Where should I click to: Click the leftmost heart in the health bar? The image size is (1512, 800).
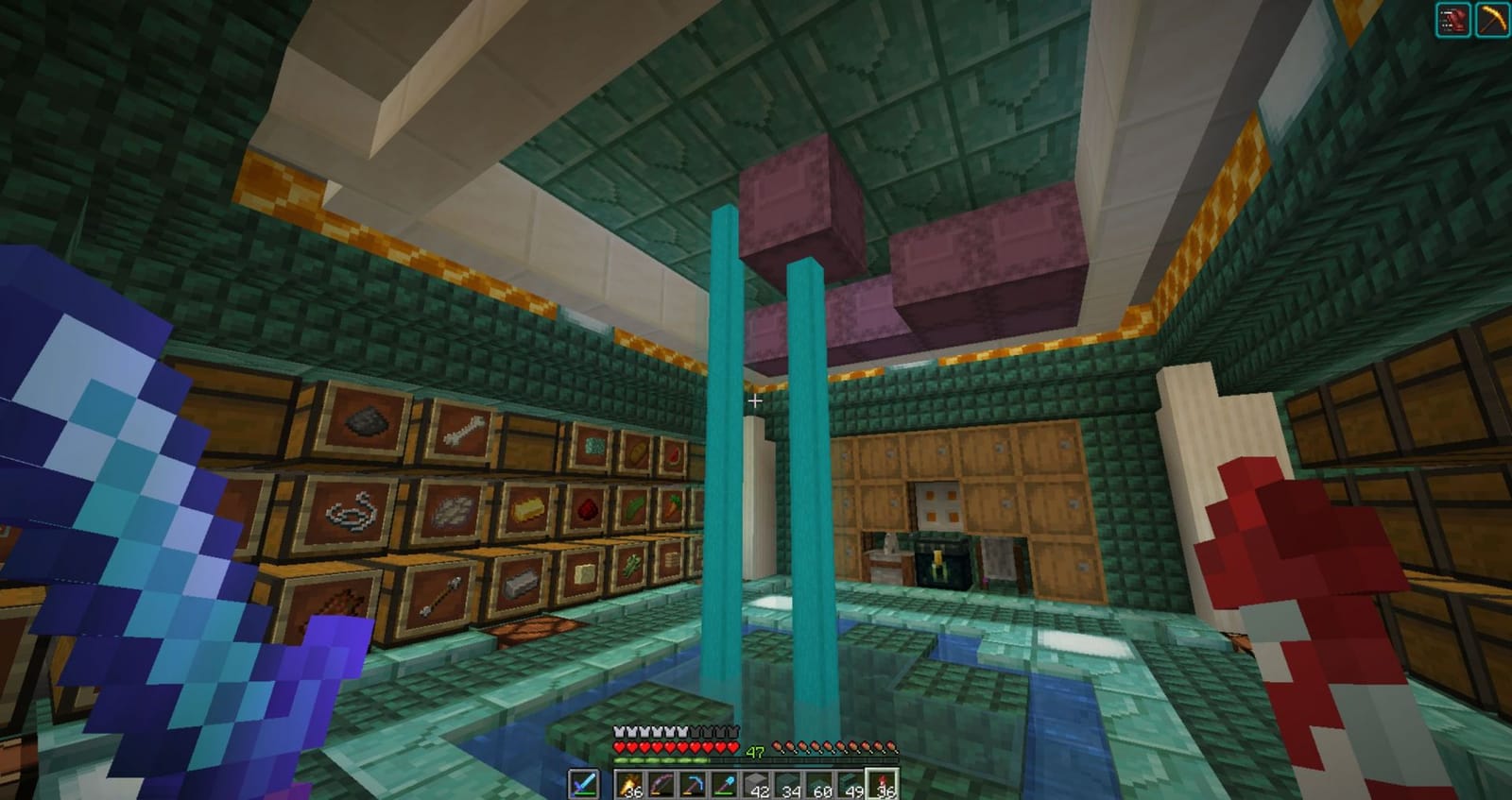click(618, 747)
